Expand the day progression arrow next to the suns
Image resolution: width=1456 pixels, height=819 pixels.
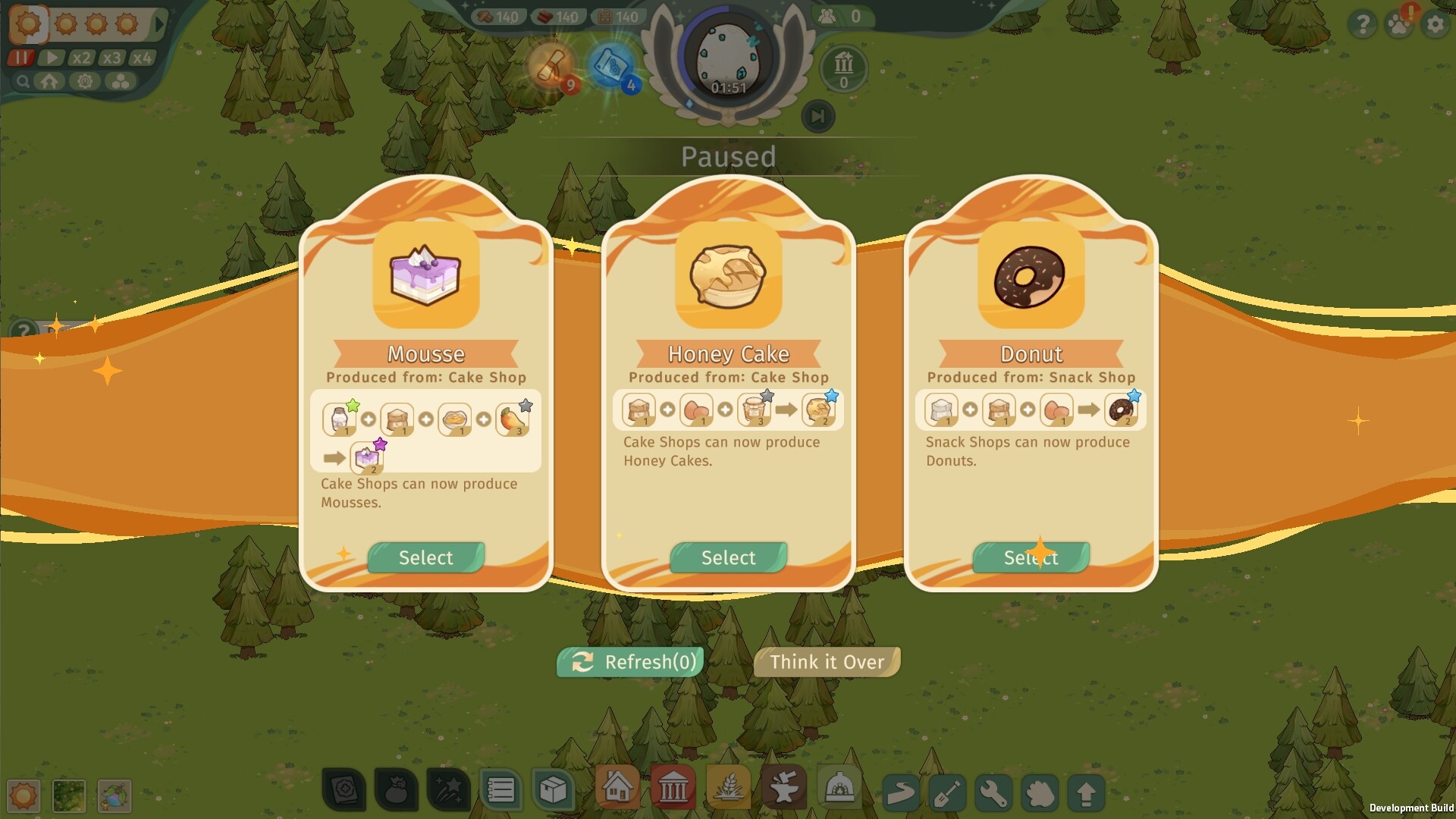(x=157, y=24)
